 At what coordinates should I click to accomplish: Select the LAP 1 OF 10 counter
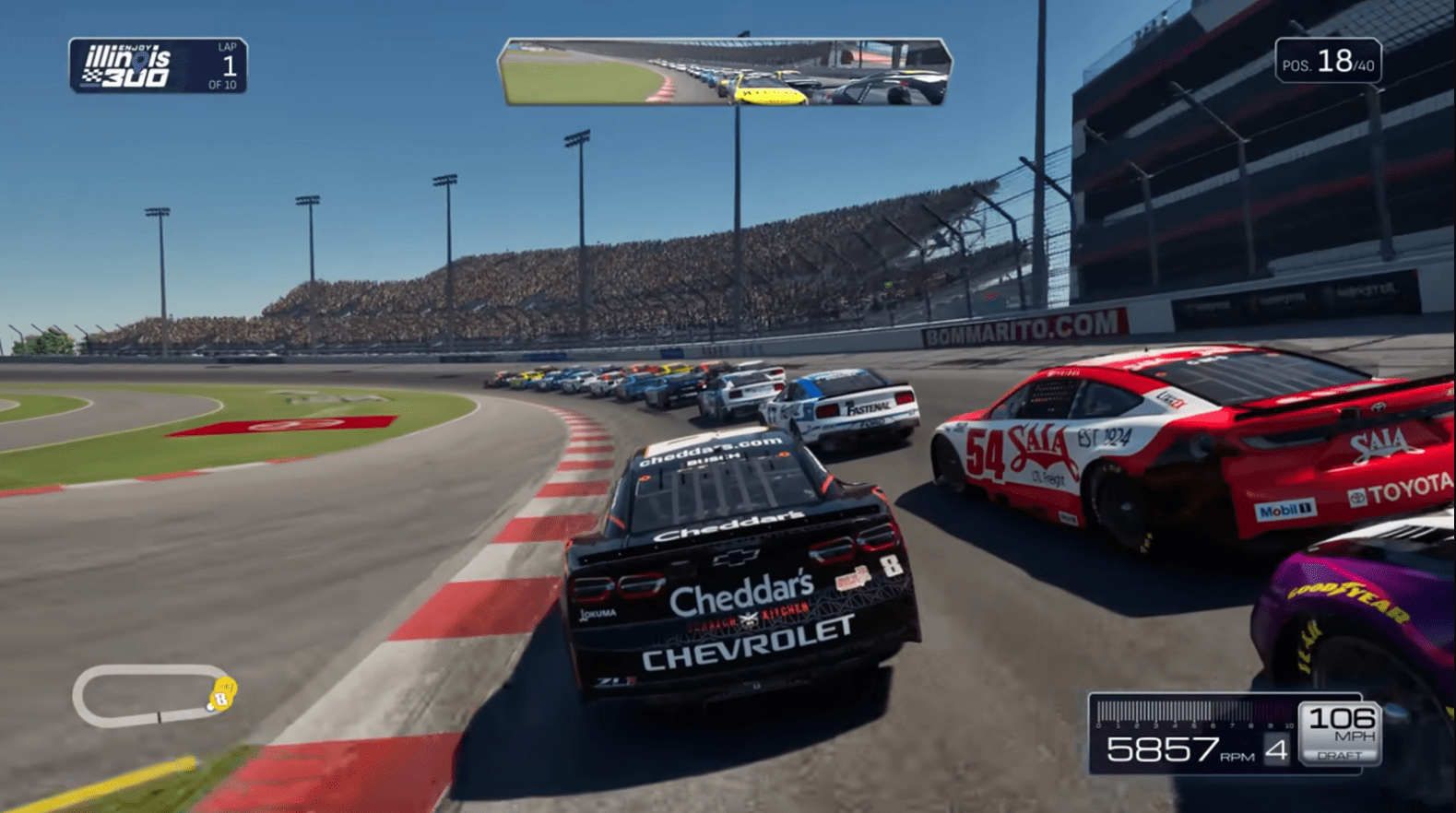225,65
